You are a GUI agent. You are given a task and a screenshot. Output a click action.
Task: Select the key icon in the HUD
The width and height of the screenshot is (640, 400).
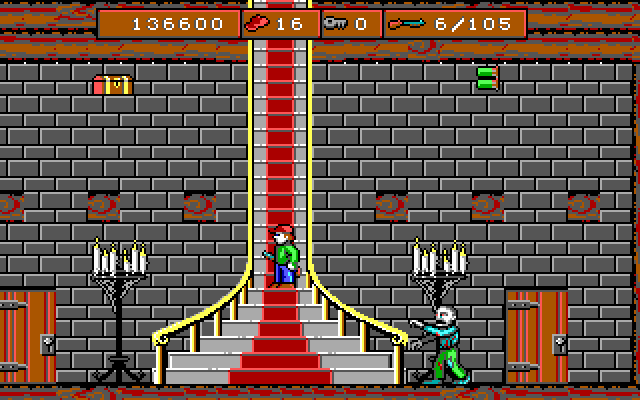334,23
